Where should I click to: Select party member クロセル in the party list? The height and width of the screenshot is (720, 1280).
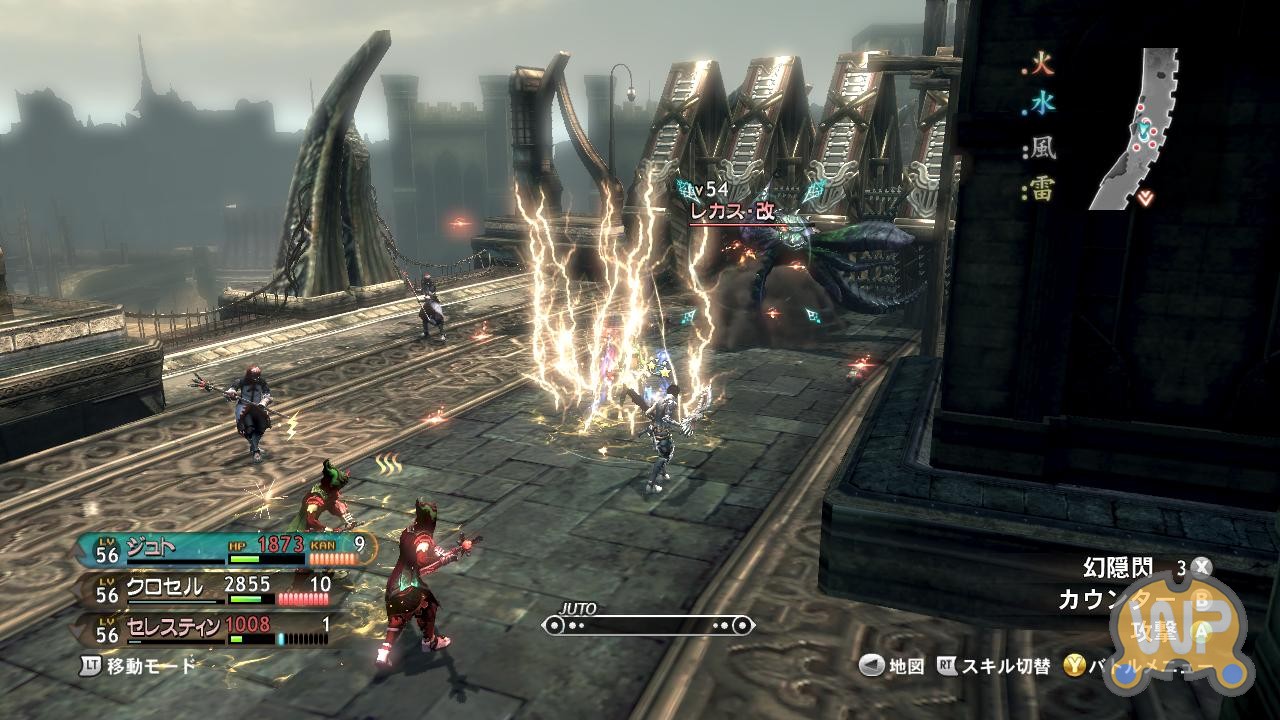[x=165, y=587]
